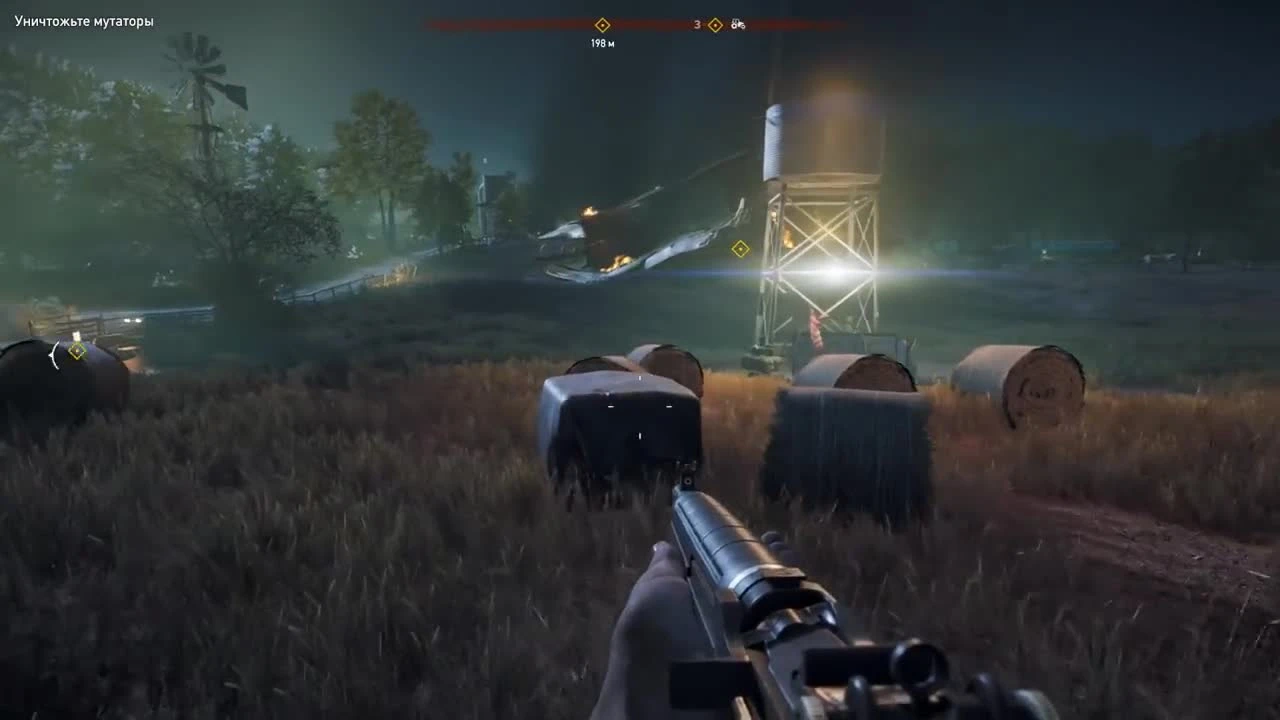The image size is (1280, 720).
Task: Select the in-world objective diamond near the water tower
Action: 739,250
